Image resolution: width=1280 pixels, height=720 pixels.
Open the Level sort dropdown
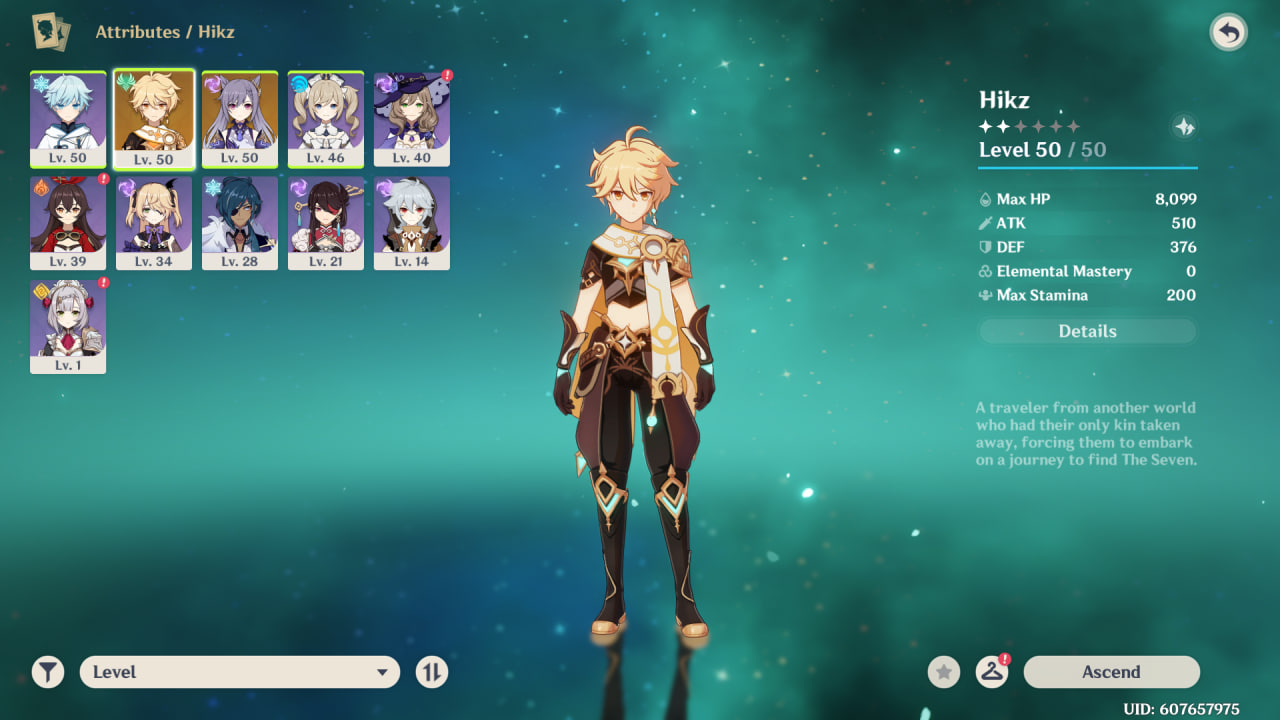click(240, 672)
